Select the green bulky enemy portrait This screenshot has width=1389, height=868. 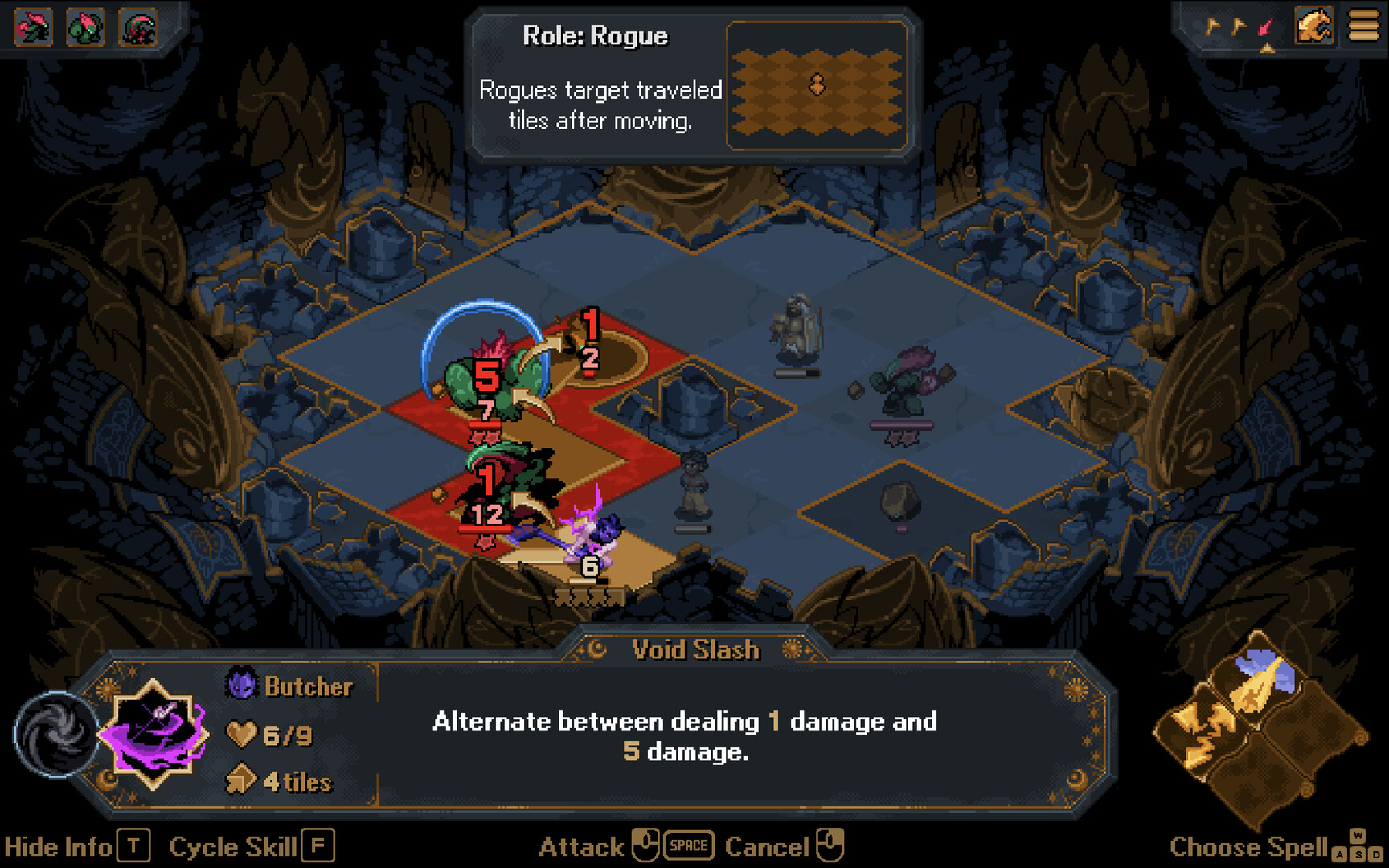tap(86, 27)
